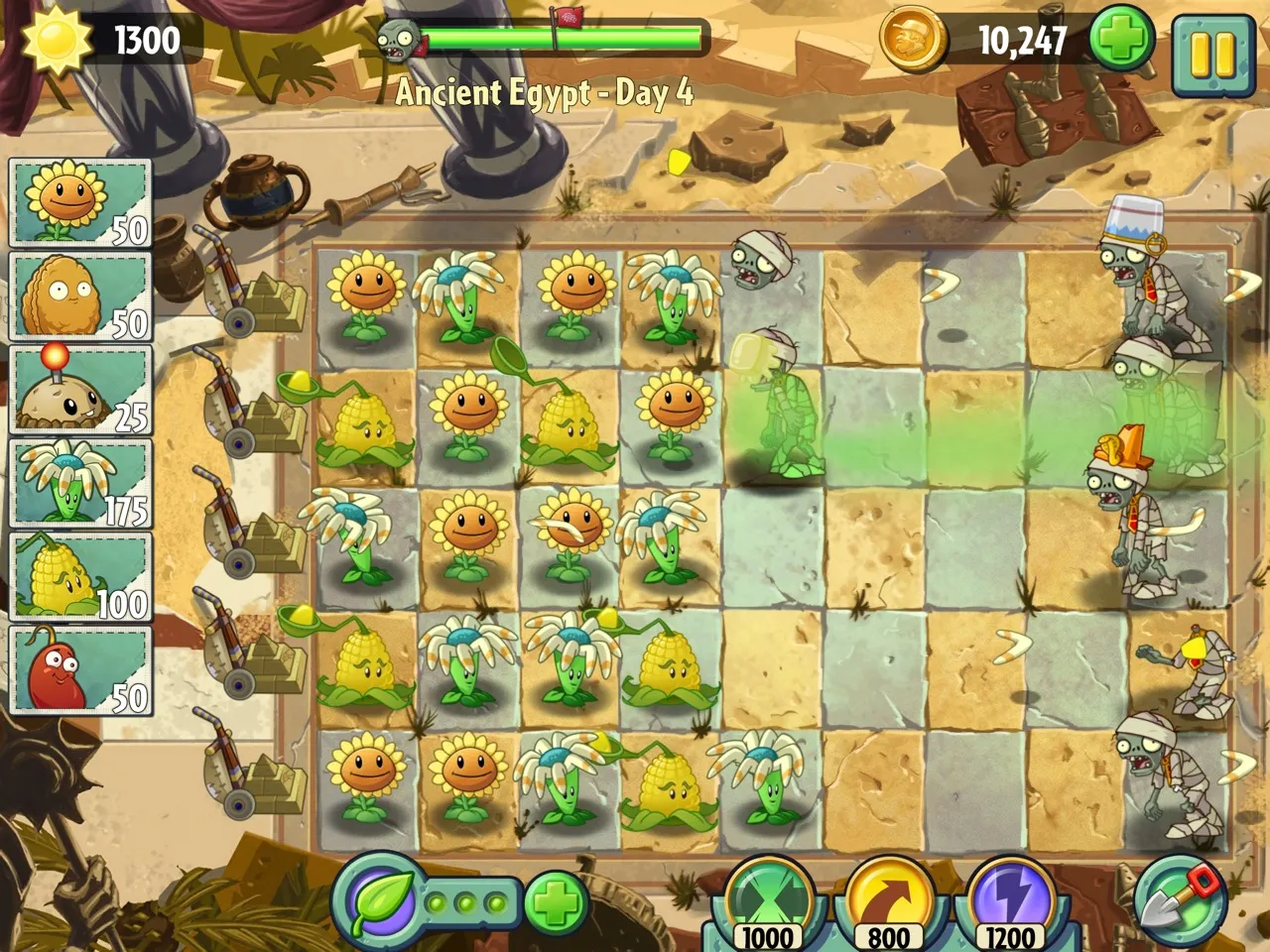Pick the Potato Mine seed packet
1270x952 pixels.
(79, 390)
